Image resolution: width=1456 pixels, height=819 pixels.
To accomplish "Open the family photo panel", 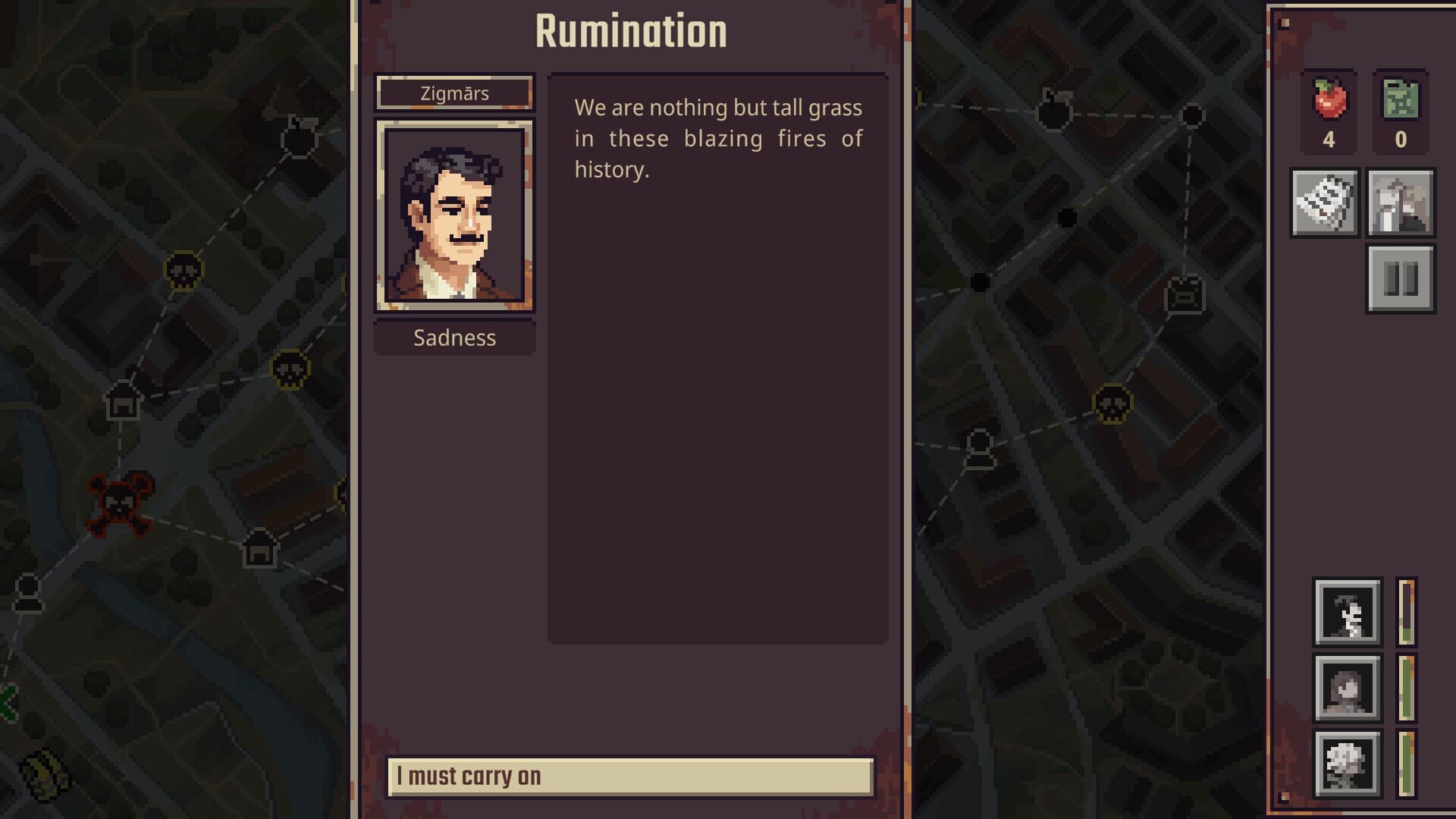I will point(1401,203).
